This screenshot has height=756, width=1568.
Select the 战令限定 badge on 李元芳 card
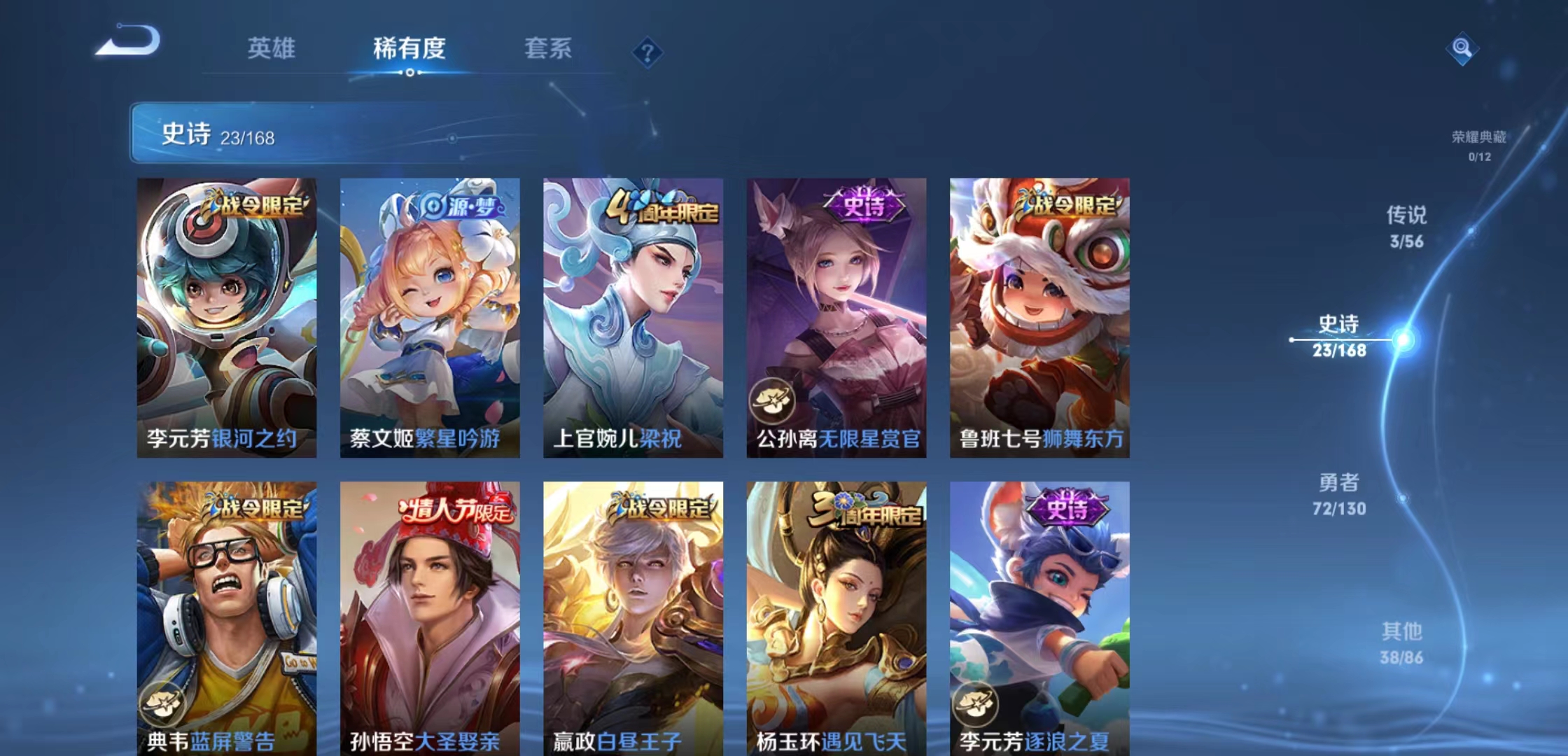(254, 204)
